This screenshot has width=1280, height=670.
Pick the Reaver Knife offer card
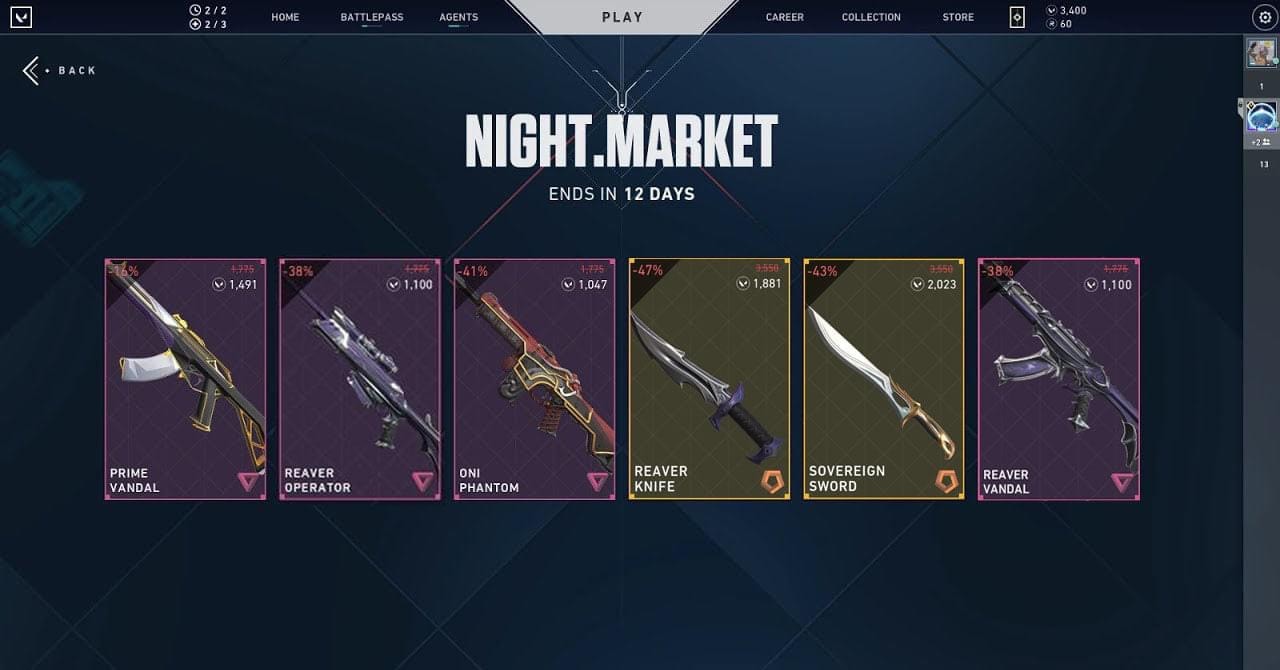point(709,379)
